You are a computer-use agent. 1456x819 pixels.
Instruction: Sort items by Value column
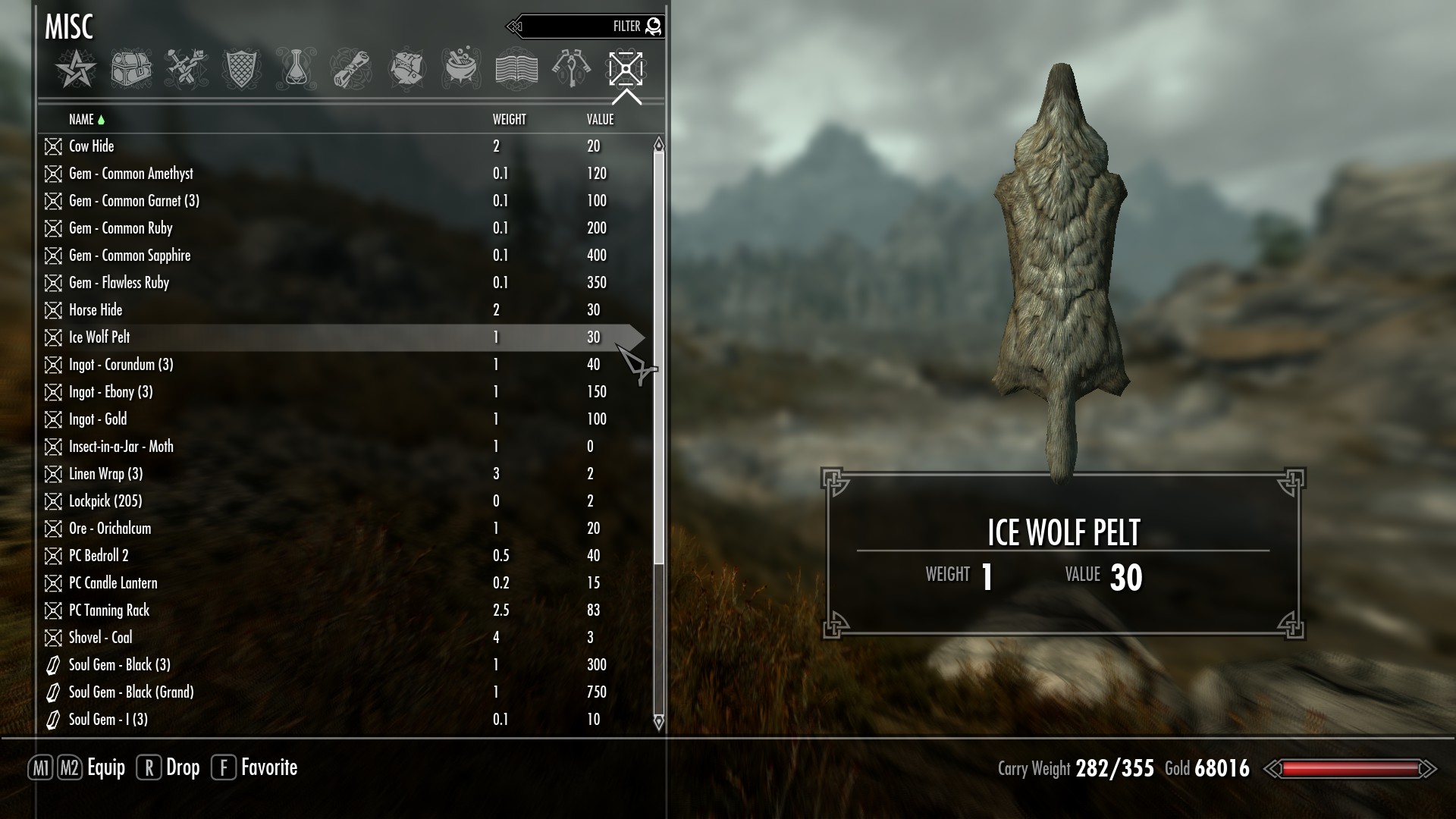click(x=600, y=120)
